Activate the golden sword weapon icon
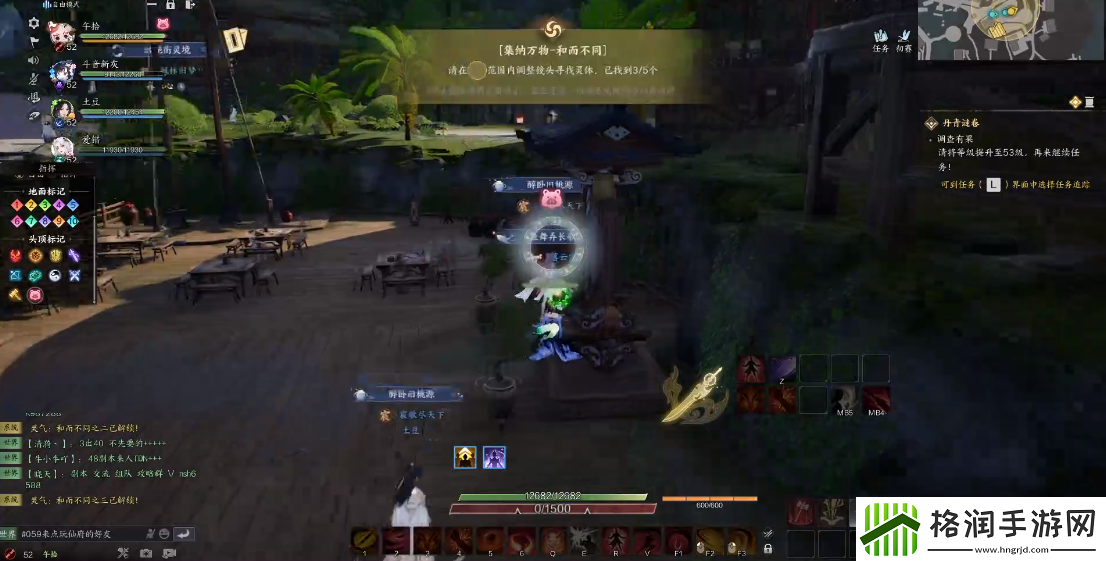The image size is (1106, 561). click(x=693, y=396)
